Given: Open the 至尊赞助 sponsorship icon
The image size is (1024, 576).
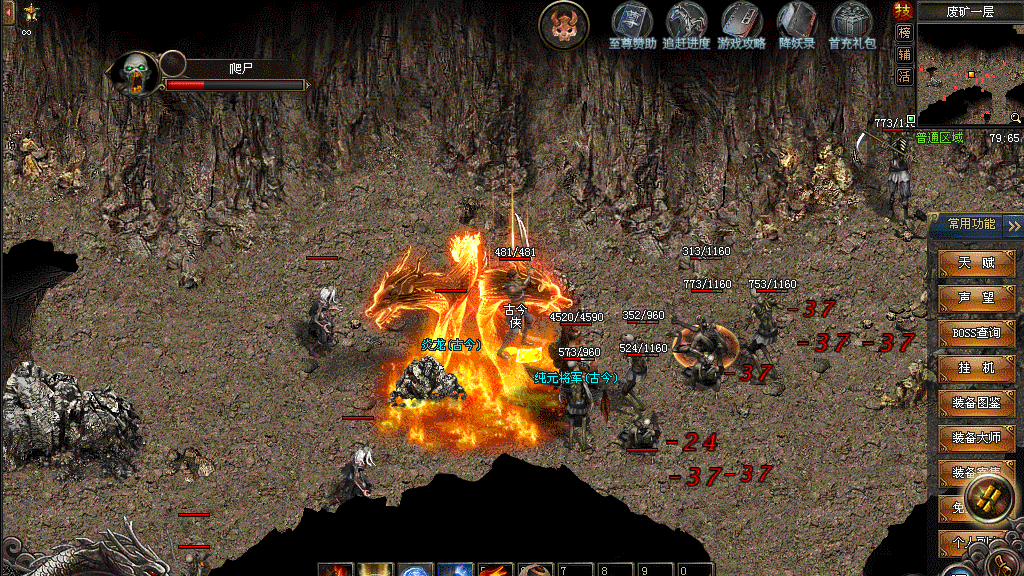Looking at the screenshot, I should pyautogui.click(x=632, y=22).
